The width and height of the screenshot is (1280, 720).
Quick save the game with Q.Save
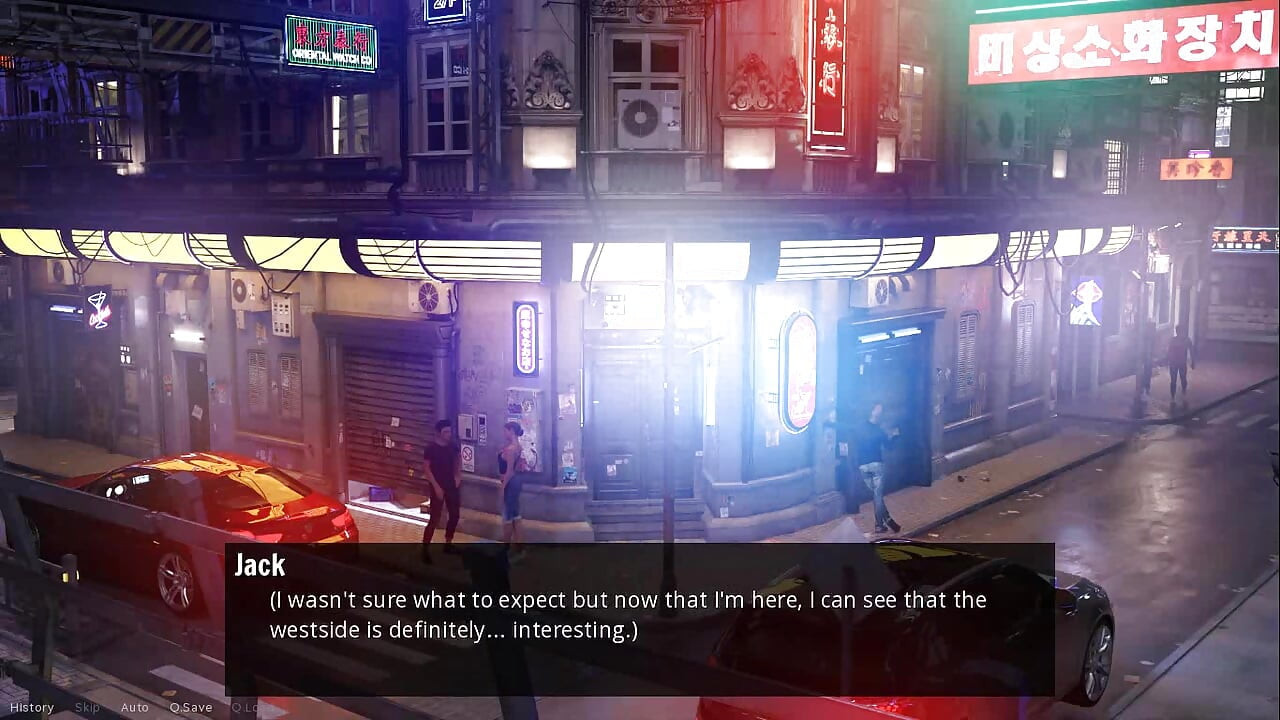tap(190, 707)
